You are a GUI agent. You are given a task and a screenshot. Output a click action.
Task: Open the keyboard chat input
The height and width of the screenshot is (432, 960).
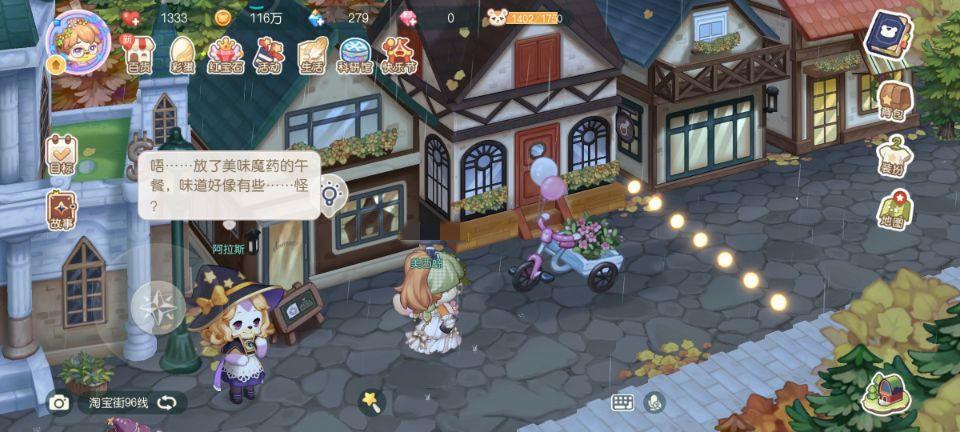tap(623, 402)
